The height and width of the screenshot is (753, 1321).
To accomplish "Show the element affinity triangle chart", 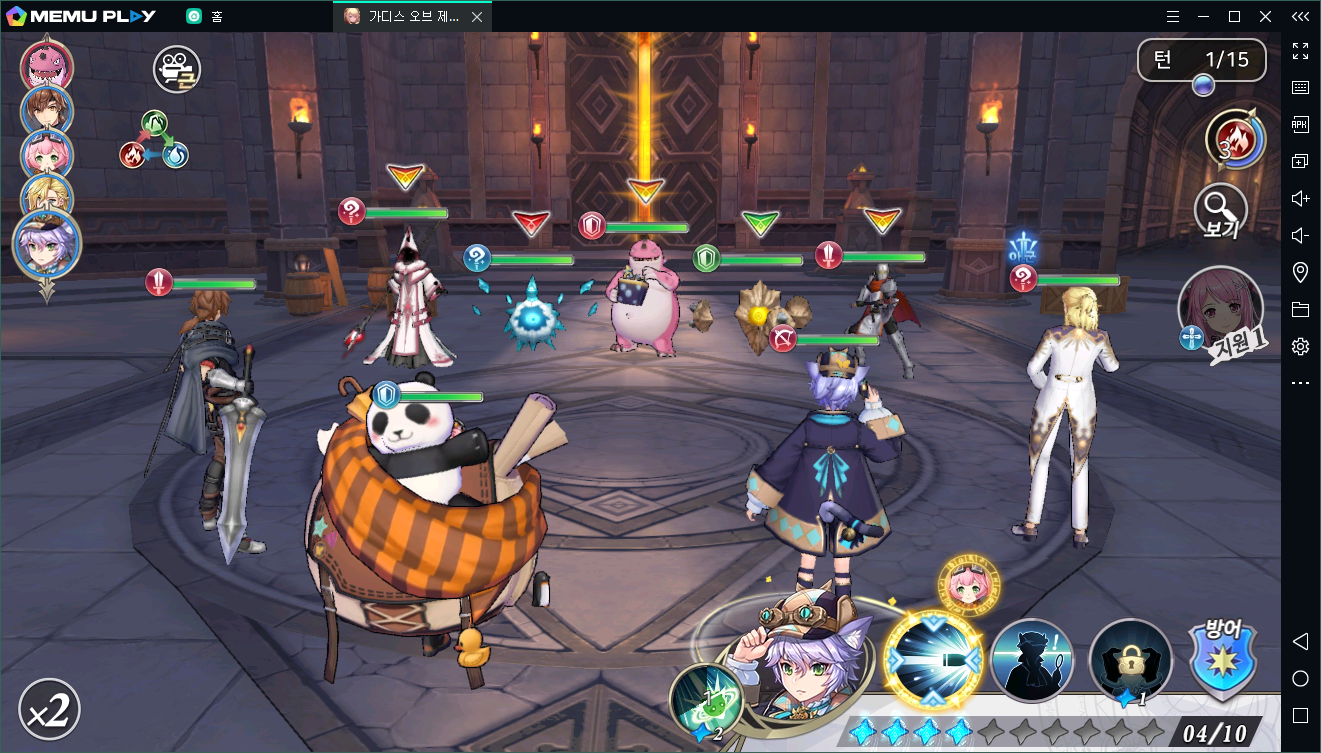I will tap(154, 140).
